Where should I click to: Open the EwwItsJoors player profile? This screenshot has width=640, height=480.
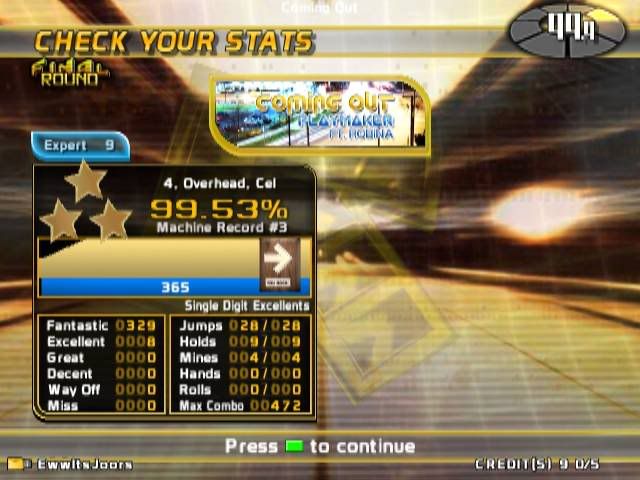coord(71,464)
